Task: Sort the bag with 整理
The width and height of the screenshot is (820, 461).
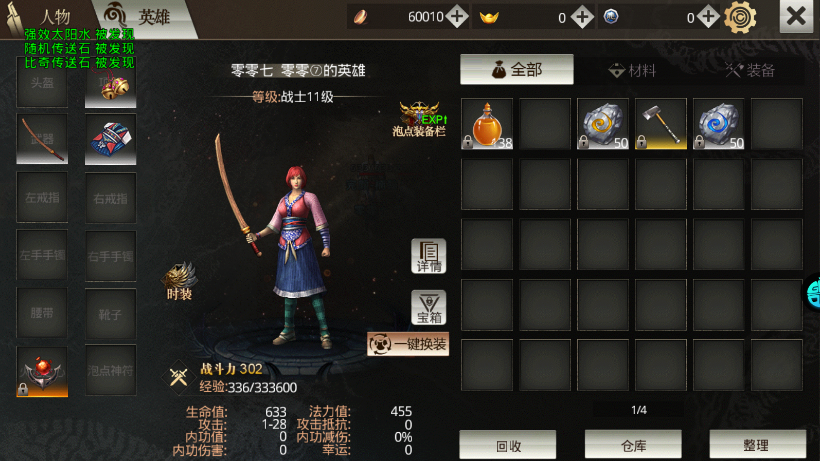Action: [757, 445]
